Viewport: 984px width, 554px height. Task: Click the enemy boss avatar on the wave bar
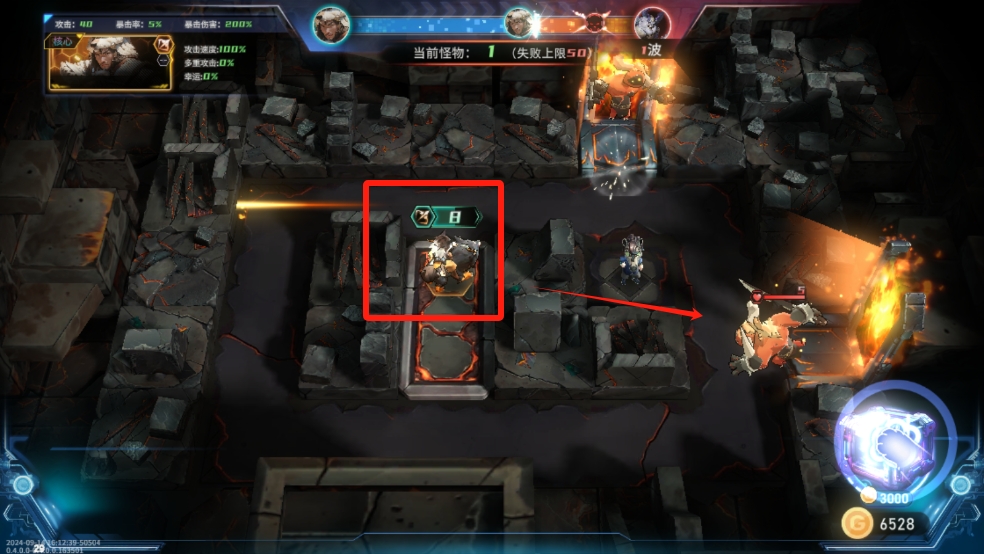(651, 23)
